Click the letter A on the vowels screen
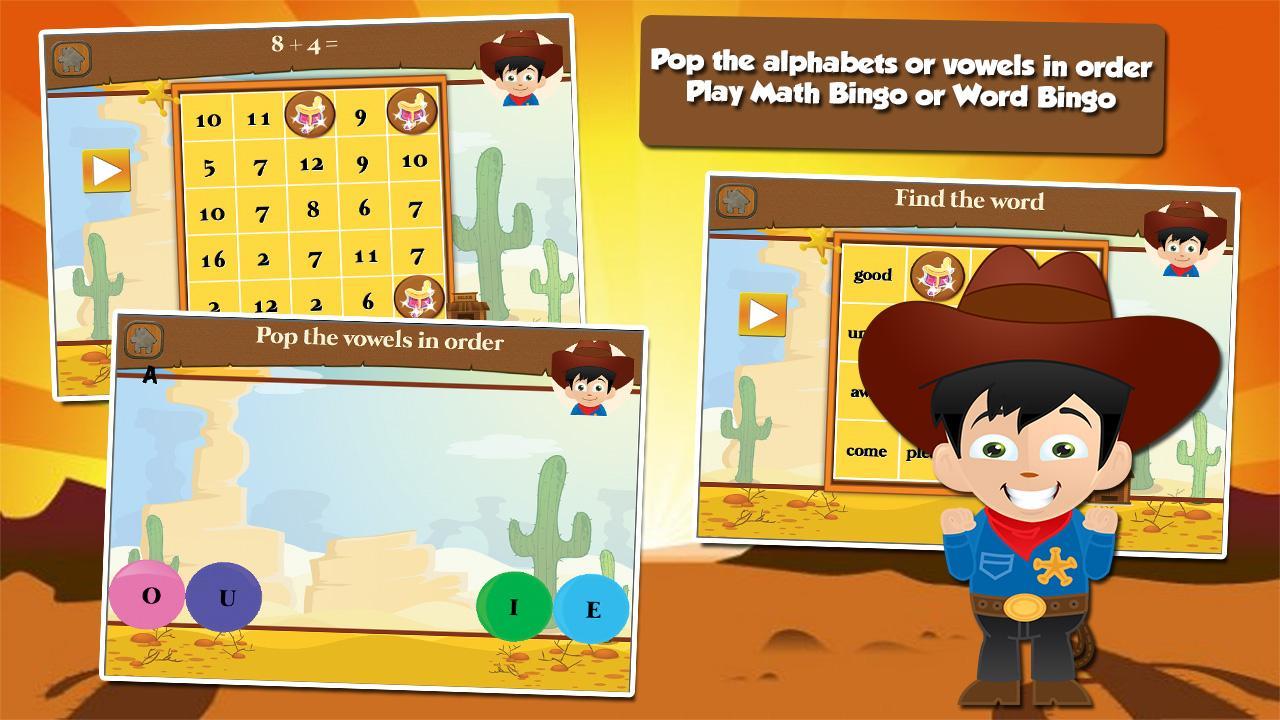This screenshot has width=1280, height=720. coord(152,375)
